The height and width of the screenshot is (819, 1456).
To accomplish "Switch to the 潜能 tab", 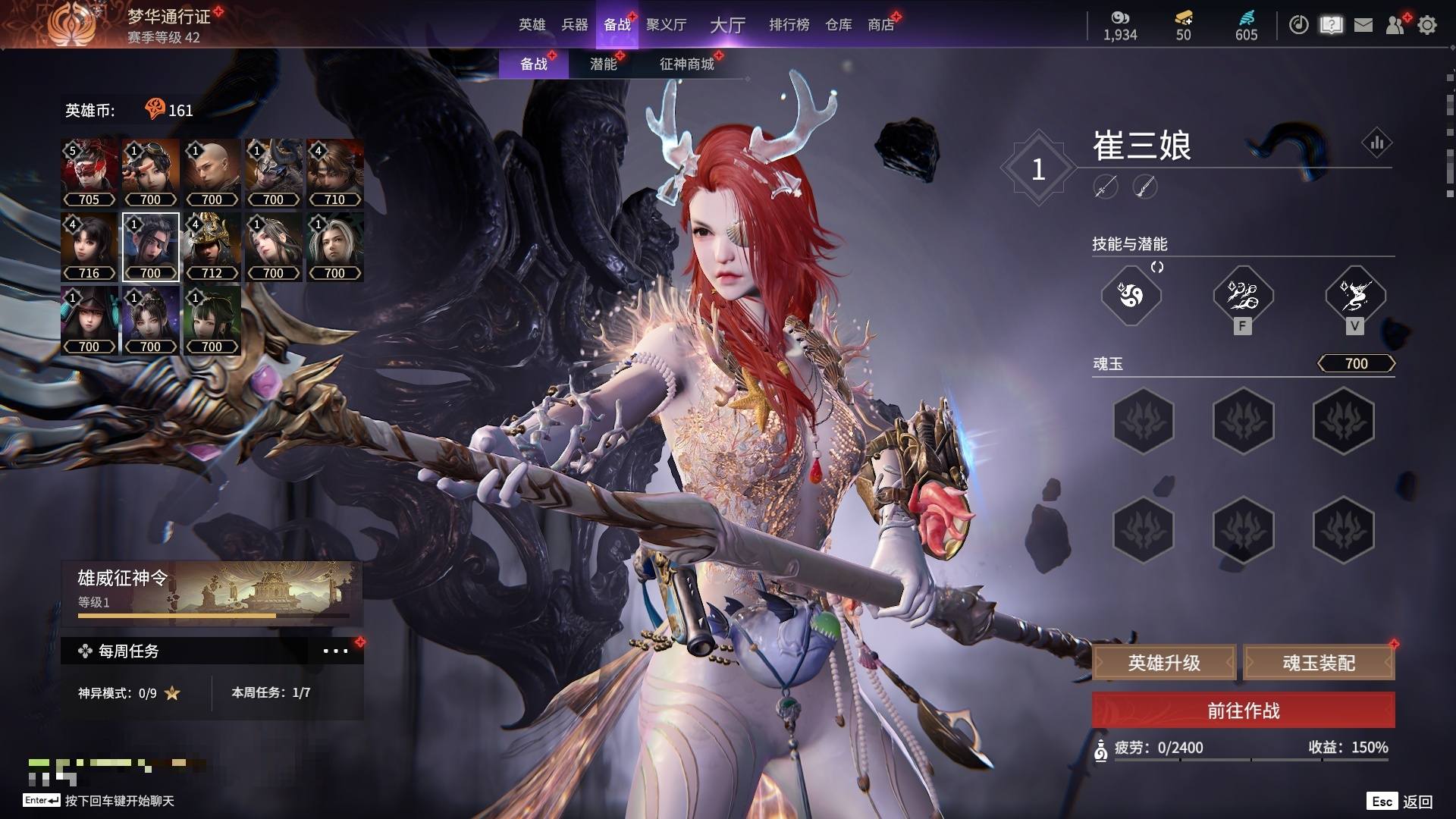I will click(x=603, y=64).
